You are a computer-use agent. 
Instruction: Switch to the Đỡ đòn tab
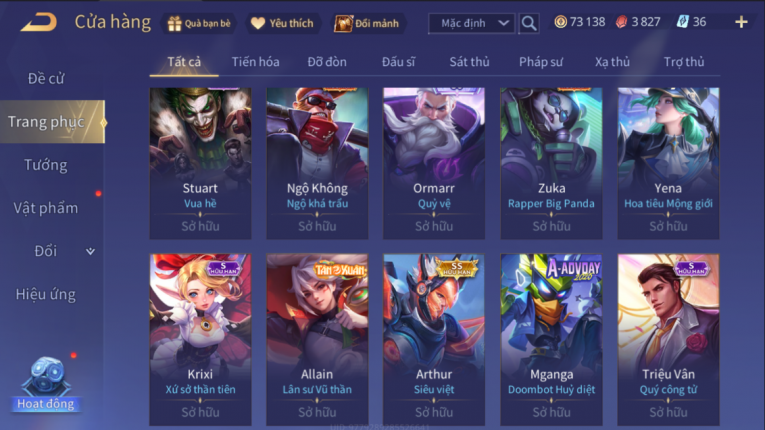pos(327,62)
